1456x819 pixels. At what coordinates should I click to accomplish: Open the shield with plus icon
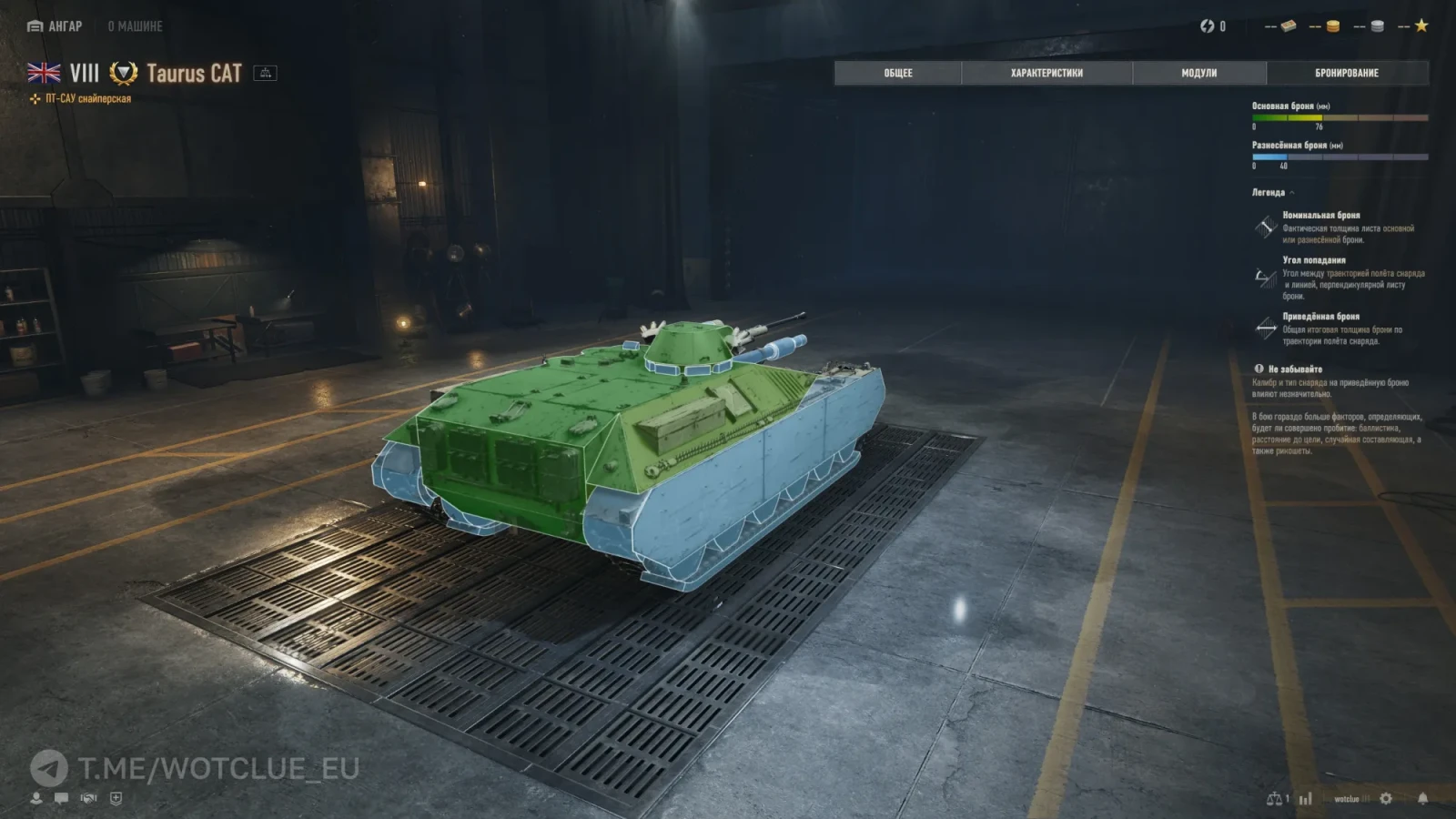[116, 798]
